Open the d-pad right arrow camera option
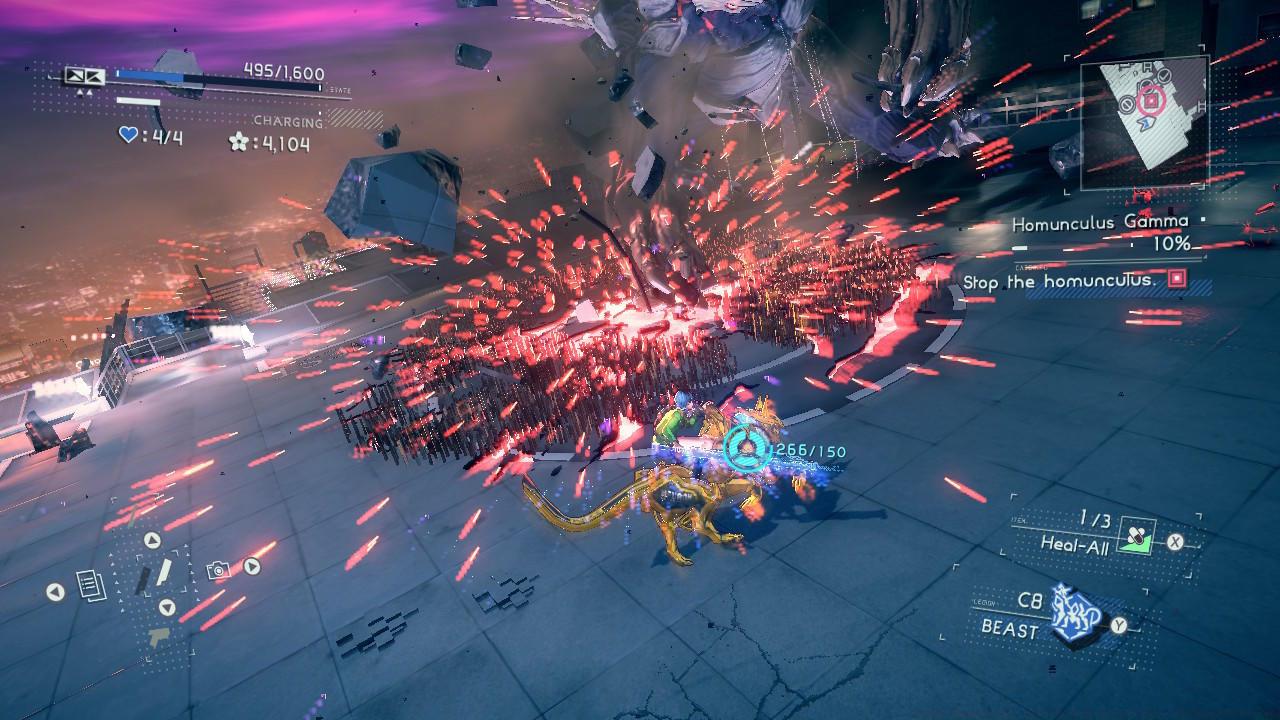Viewport: 1280px width, 720px height. pos(252,566)
